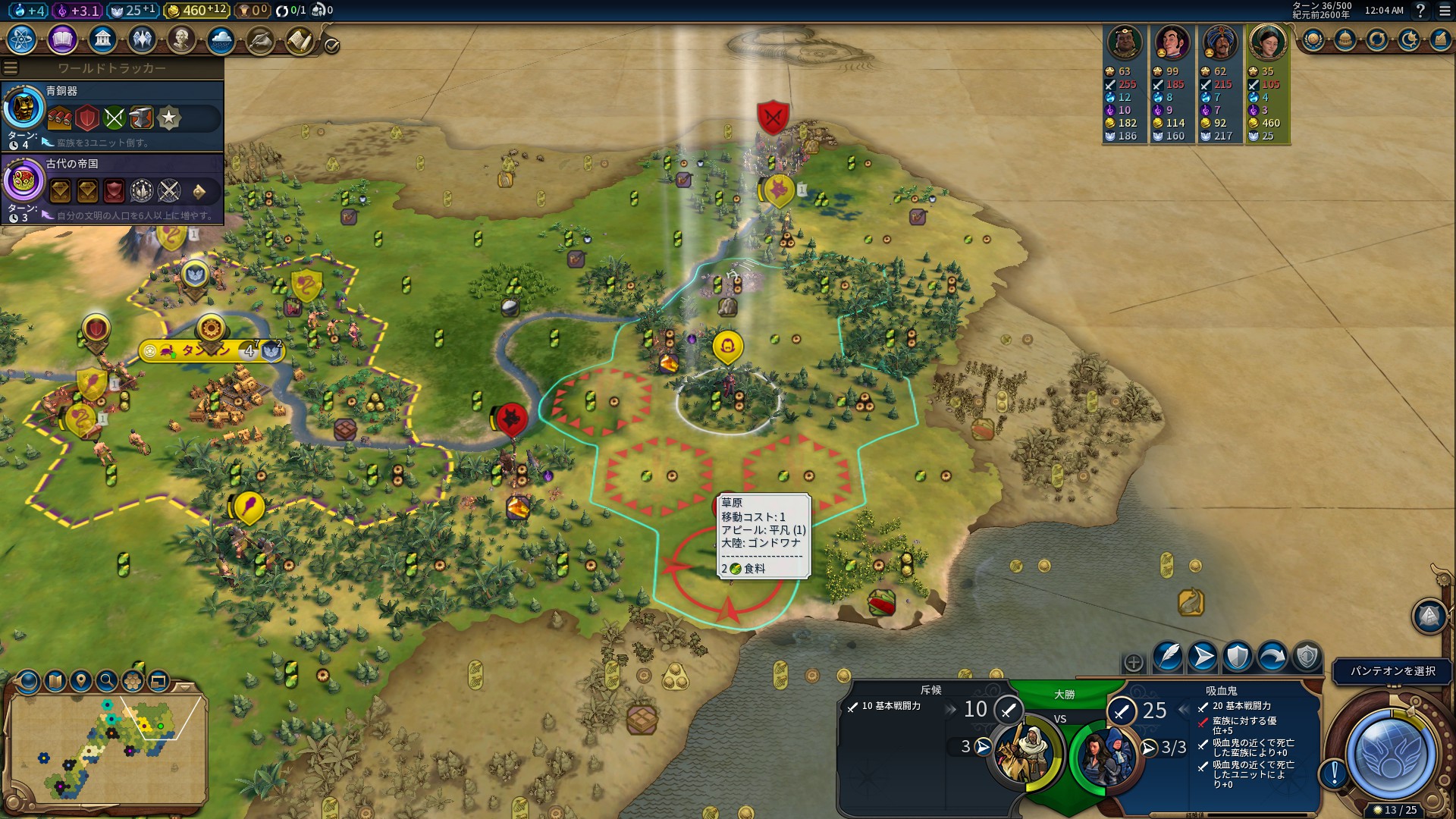
Task: Open the world tracker hamburger menu
Action: click(x=10, y=67)
